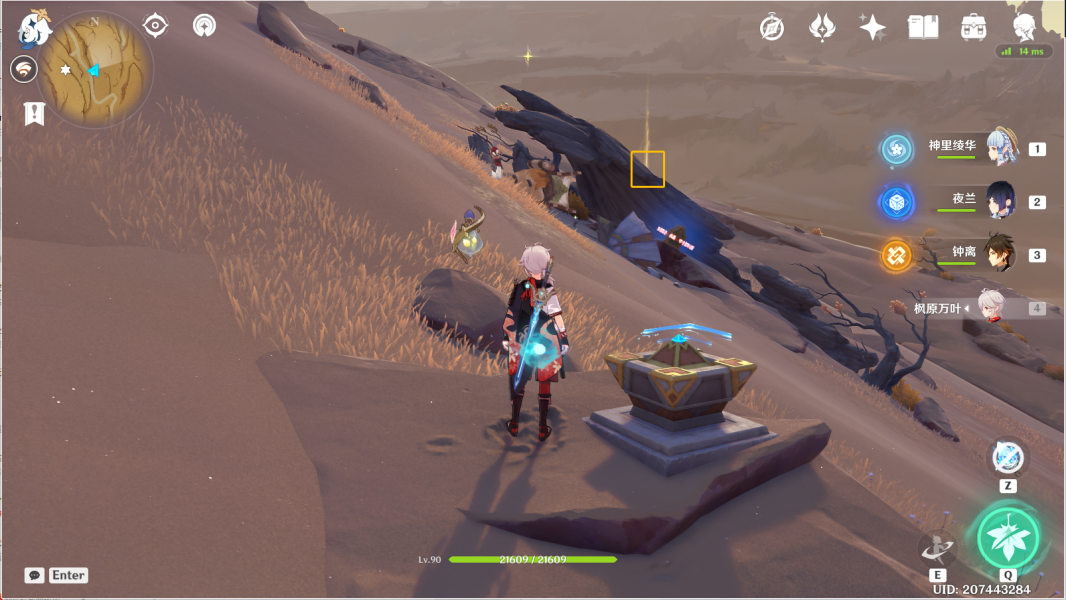Open the chat speech bubble icon

pos(34,575)
